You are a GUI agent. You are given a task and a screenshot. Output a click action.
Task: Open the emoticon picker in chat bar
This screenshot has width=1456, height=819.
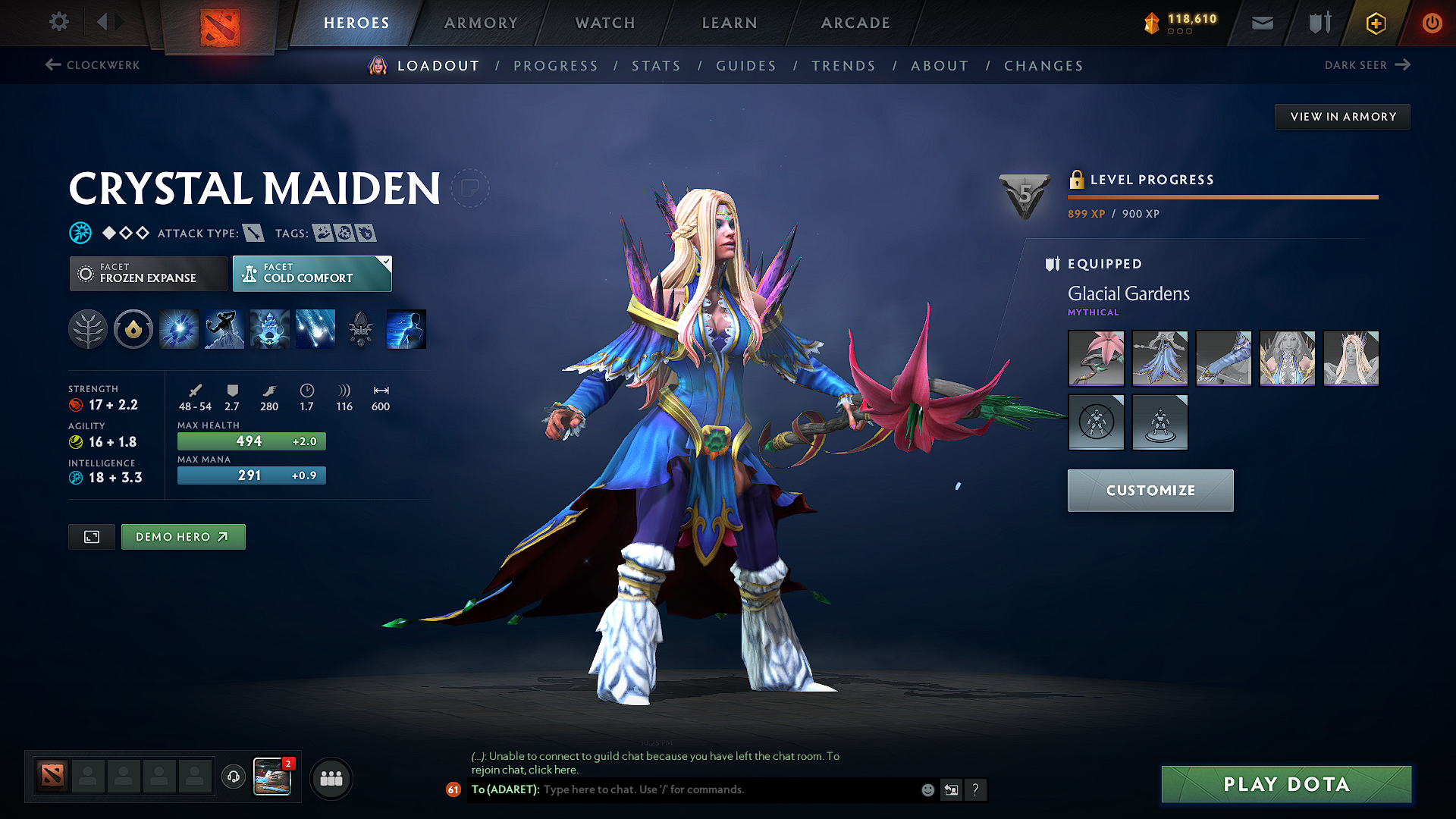pos(927,789)
